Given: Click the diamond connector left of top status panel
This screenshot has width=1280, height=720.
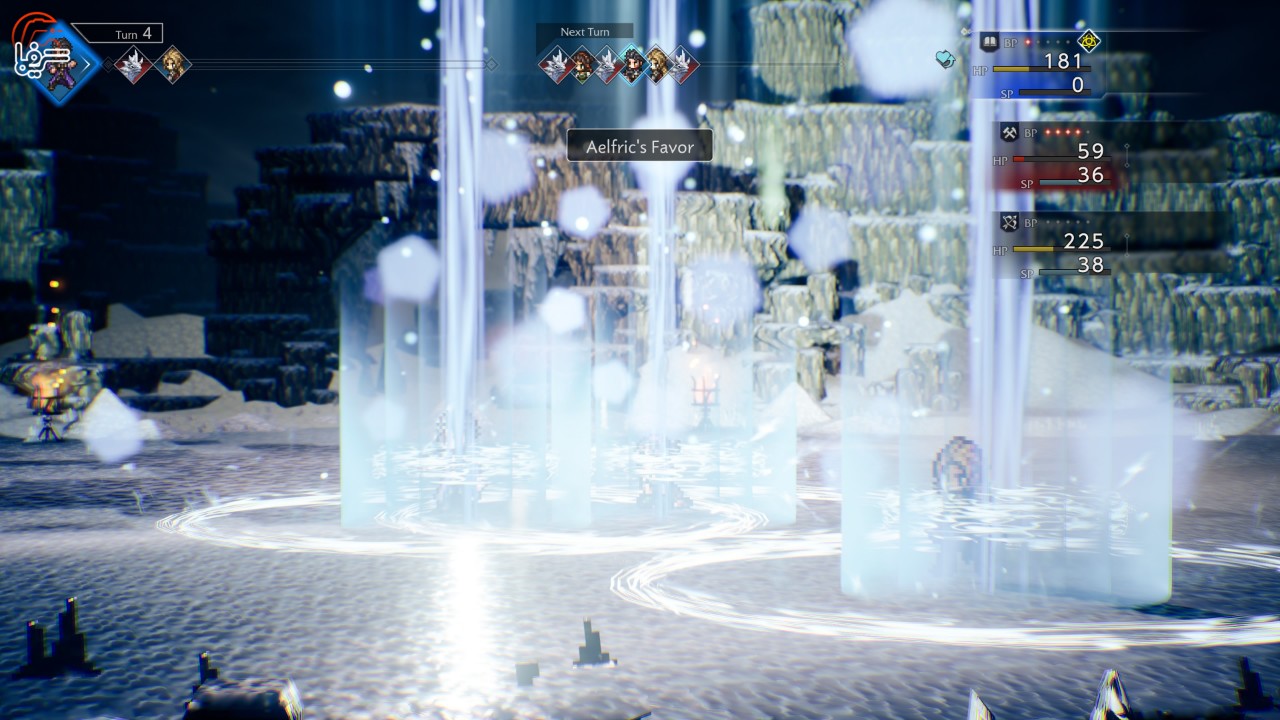Looking at the screenshot, I should 963,30.
